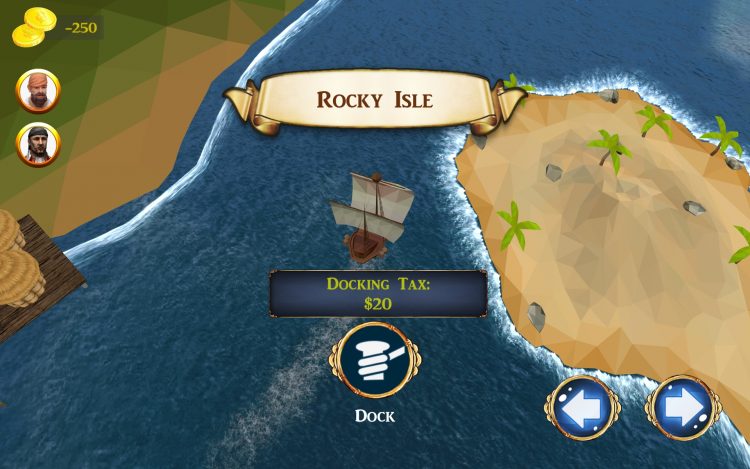Image resolution: width=750 pixels, height=469 pixels.
Task: Steer with the right arrow button
Action: (x=685, y=408)
